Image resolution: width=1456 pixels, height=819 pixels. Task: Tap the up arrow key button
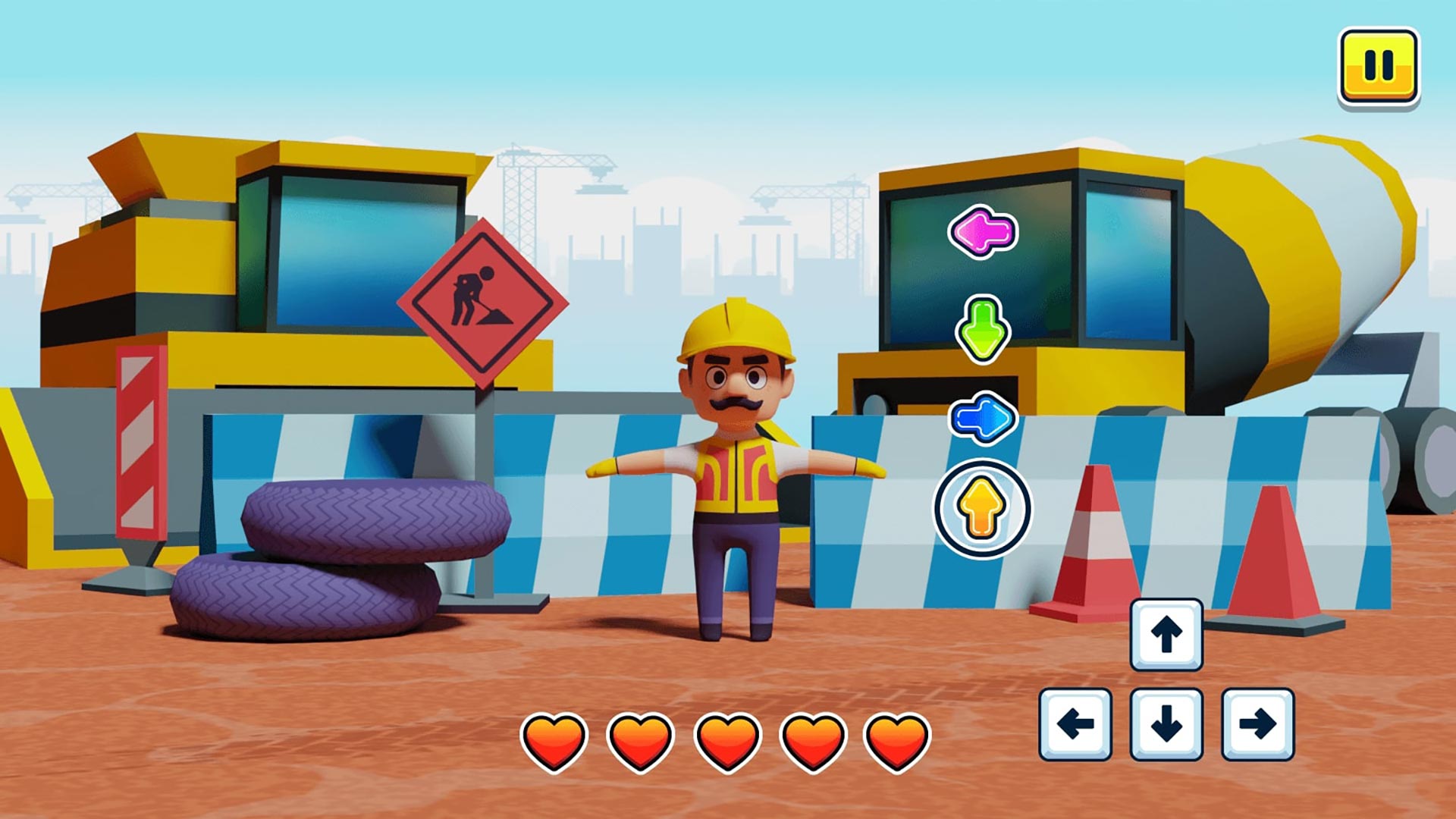click(1166, 635)
